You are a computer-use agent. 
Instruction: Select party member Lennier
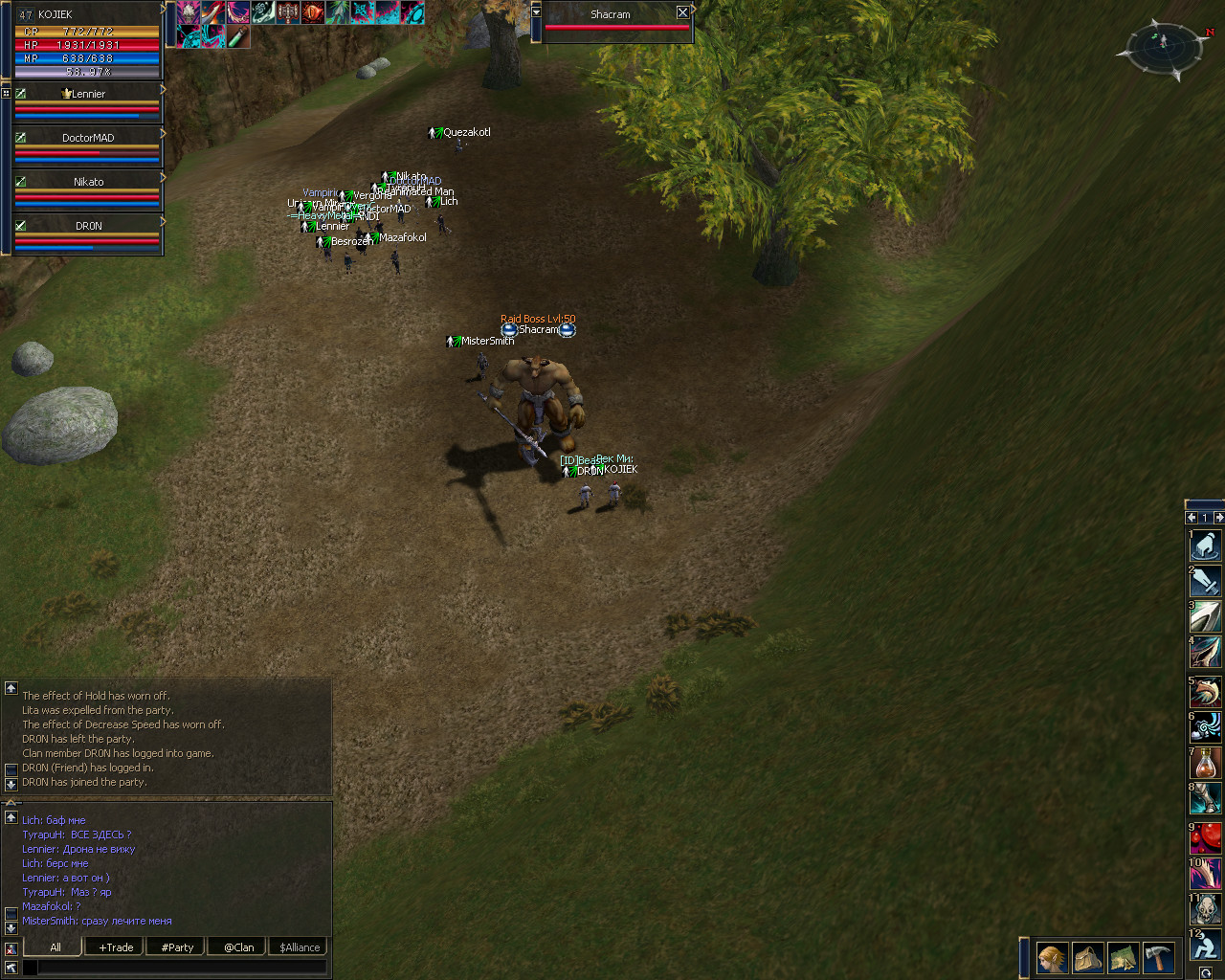[x=88, y=94]
